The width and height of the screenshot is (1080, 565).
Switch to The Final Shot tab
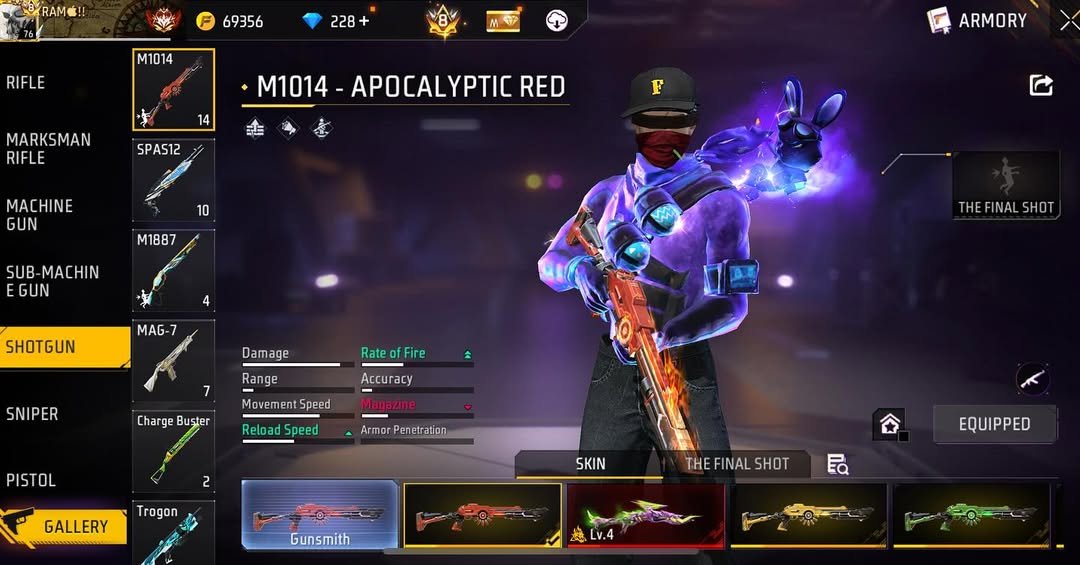point(737,464)
